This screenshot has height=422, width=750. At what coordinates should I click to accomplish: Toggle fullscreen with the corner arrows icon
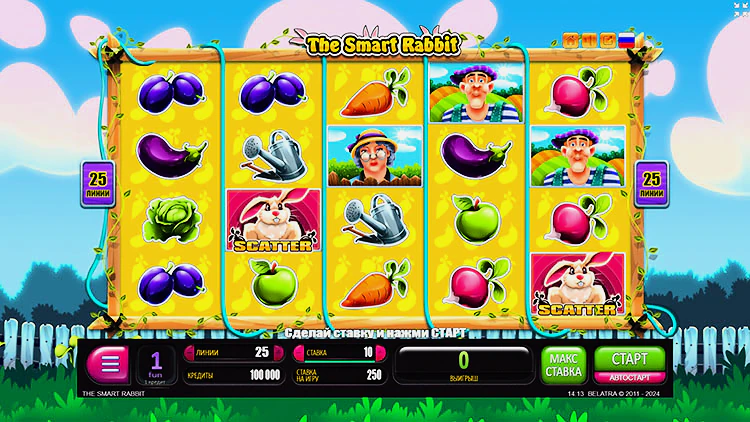[x=741, y=8]
